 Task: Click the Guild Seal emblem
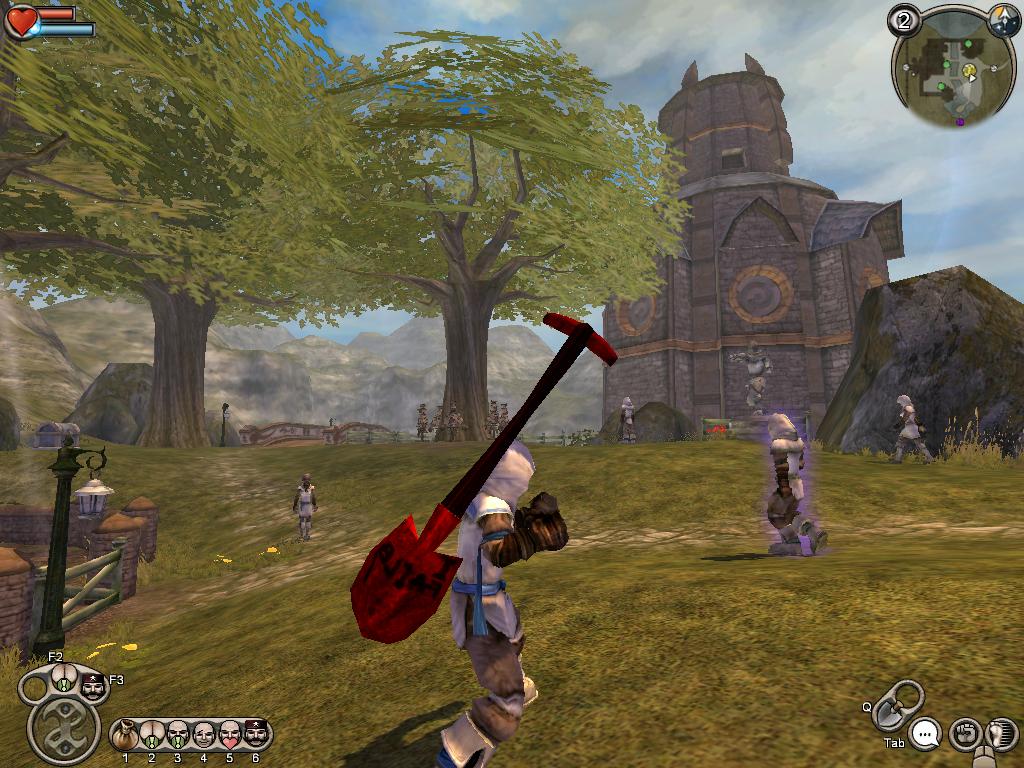(x=64, y=728)
